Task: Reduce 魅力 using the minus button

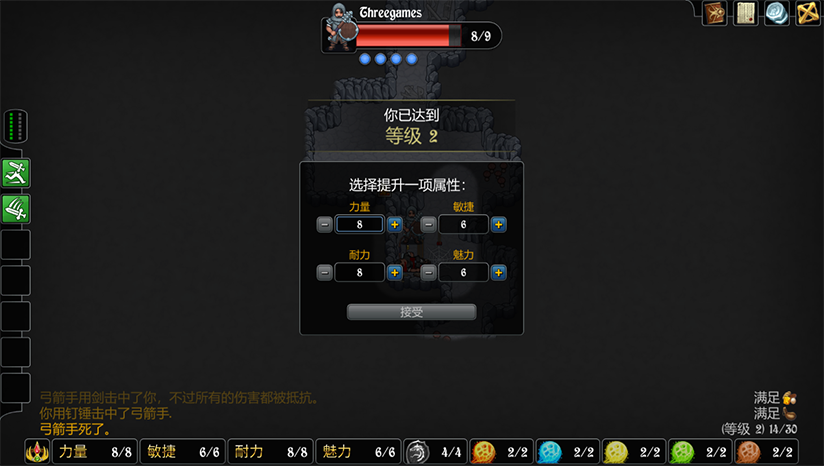Action: point(429,272)
